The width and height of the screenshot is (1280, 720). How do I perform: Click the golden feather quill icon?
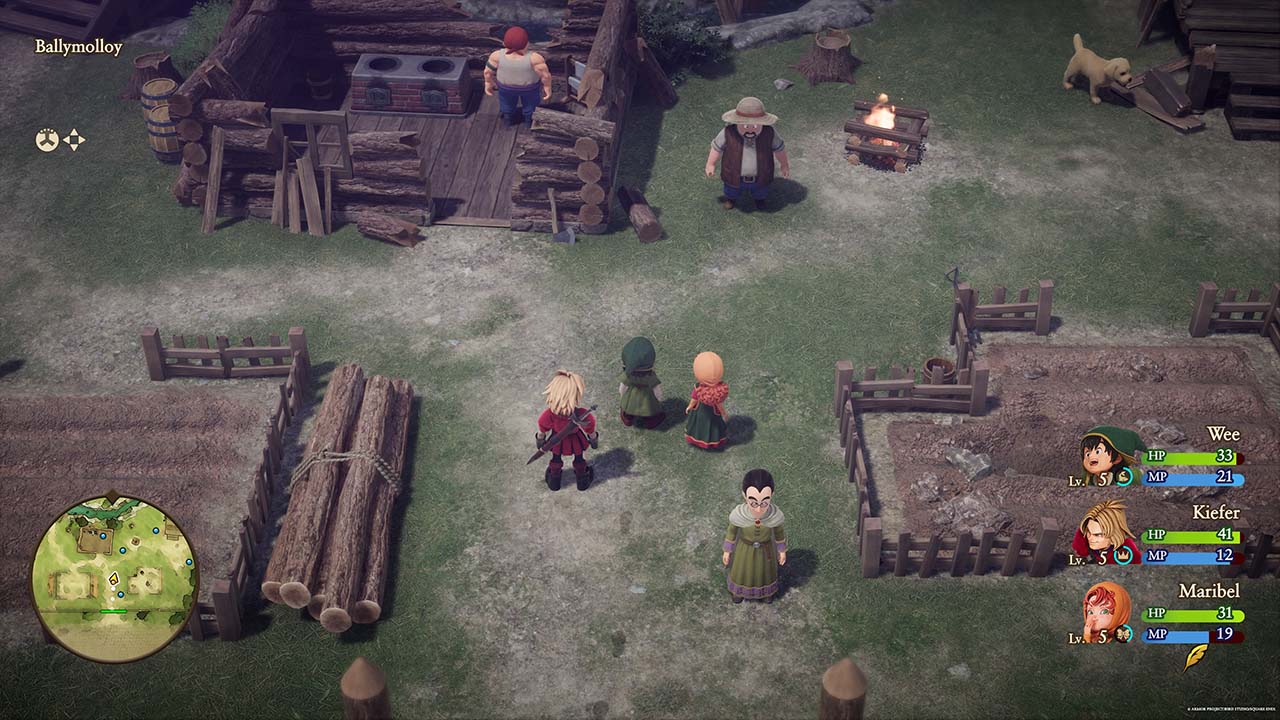tap(1195, 657)
